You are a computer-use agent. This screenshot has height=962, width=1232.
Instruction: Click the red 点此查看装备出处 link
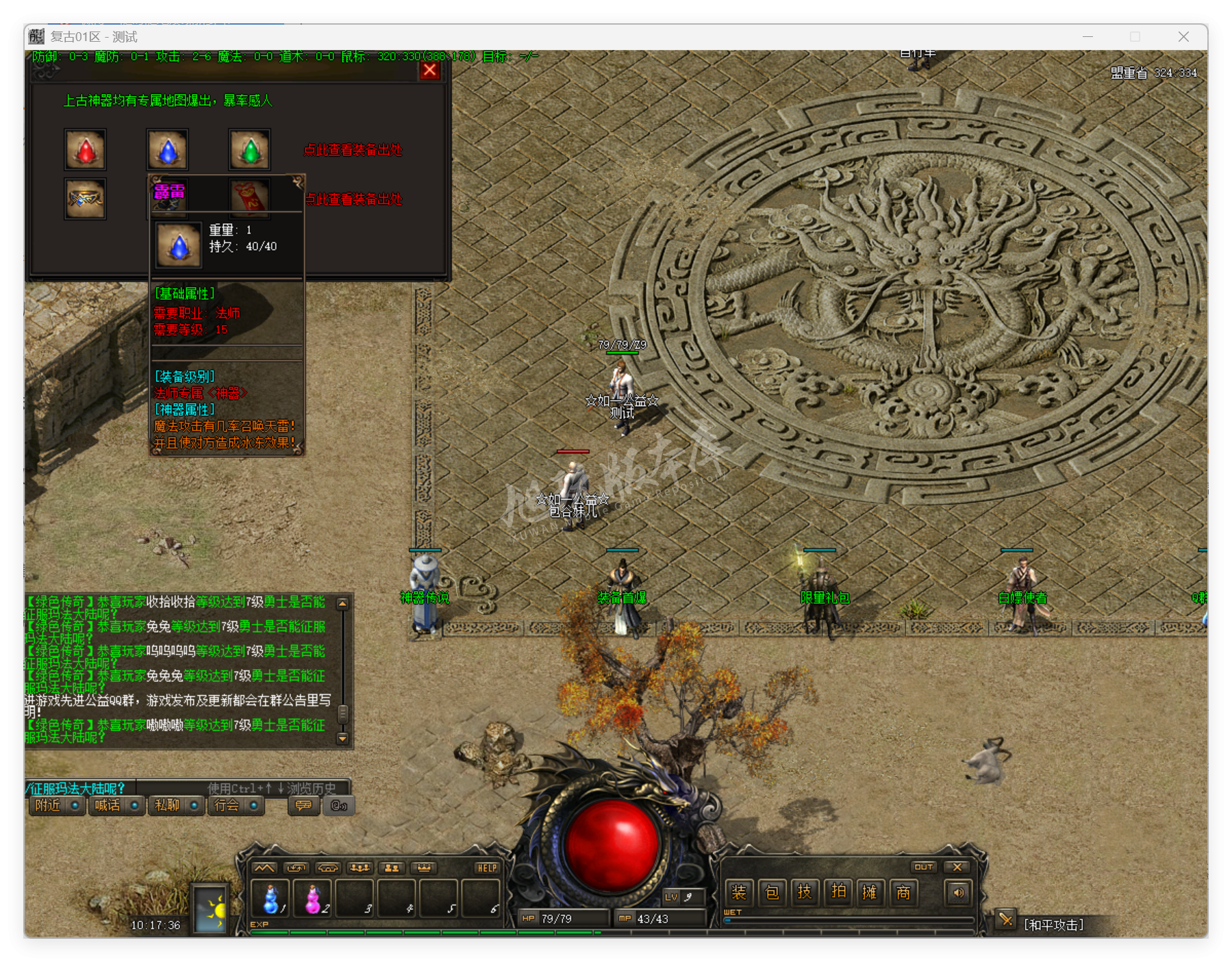[x=353, y=150]
